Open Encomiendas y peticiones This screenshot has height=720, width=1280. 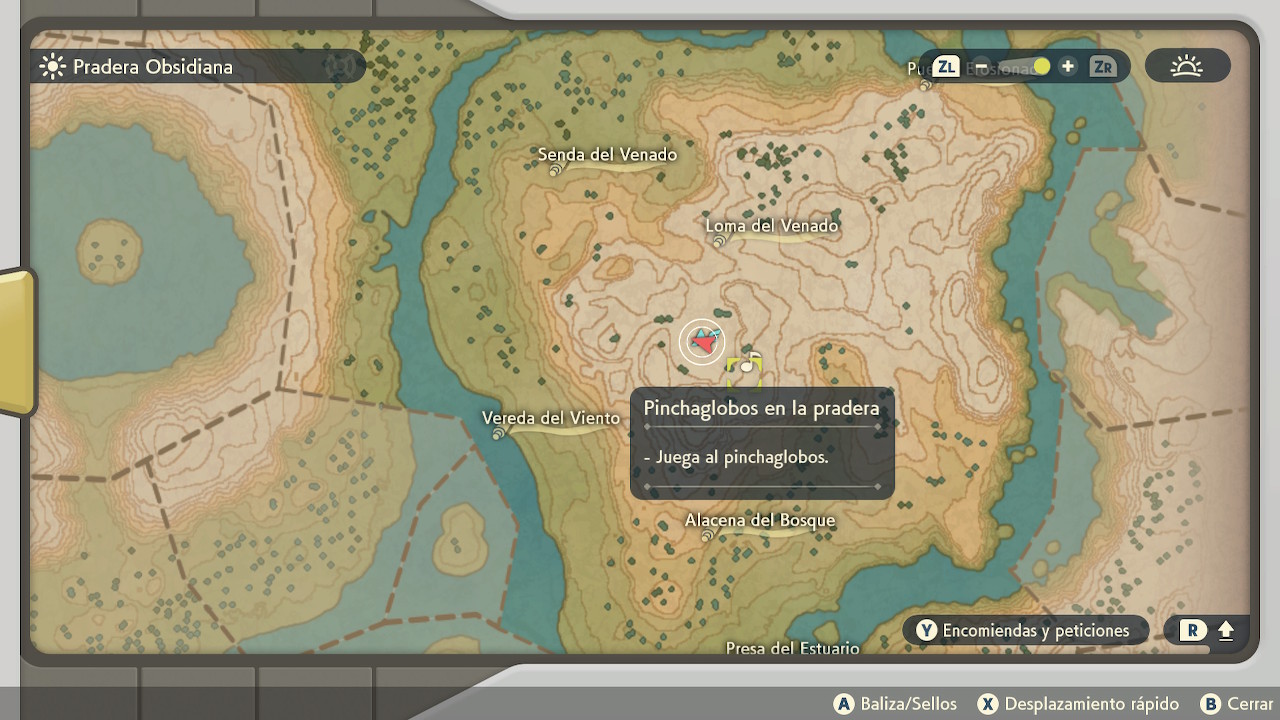pyautogui.click(x=1024, y=630)
